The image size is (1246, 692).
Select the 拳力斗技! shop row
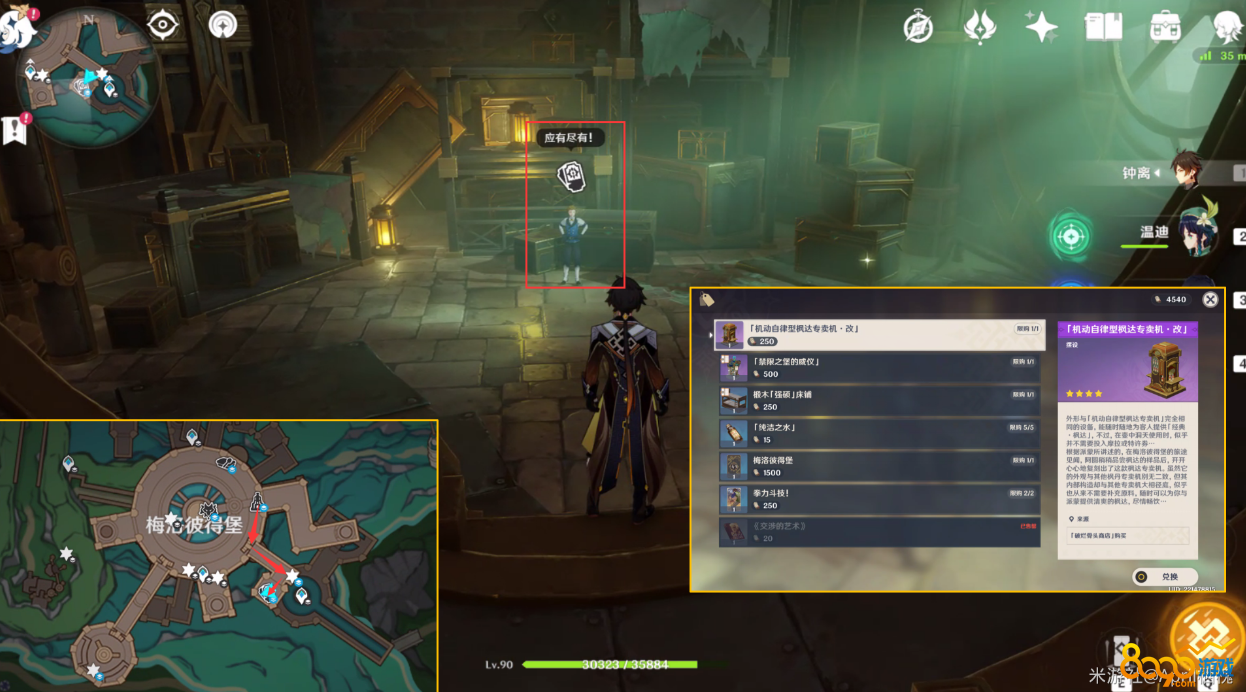click(880, 499)
